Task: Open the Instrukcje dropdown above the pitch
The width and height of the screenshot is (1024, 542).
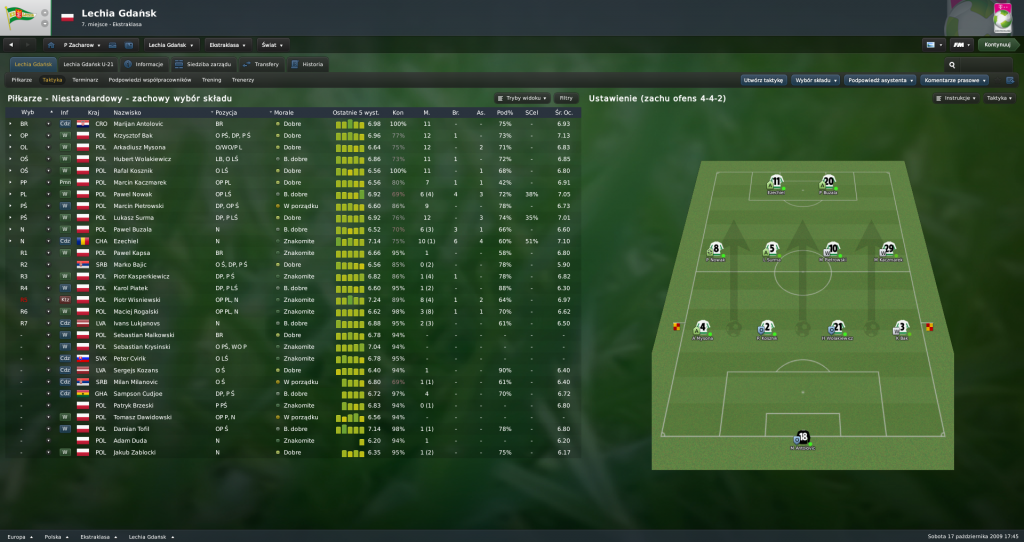Action: point(957,98)
